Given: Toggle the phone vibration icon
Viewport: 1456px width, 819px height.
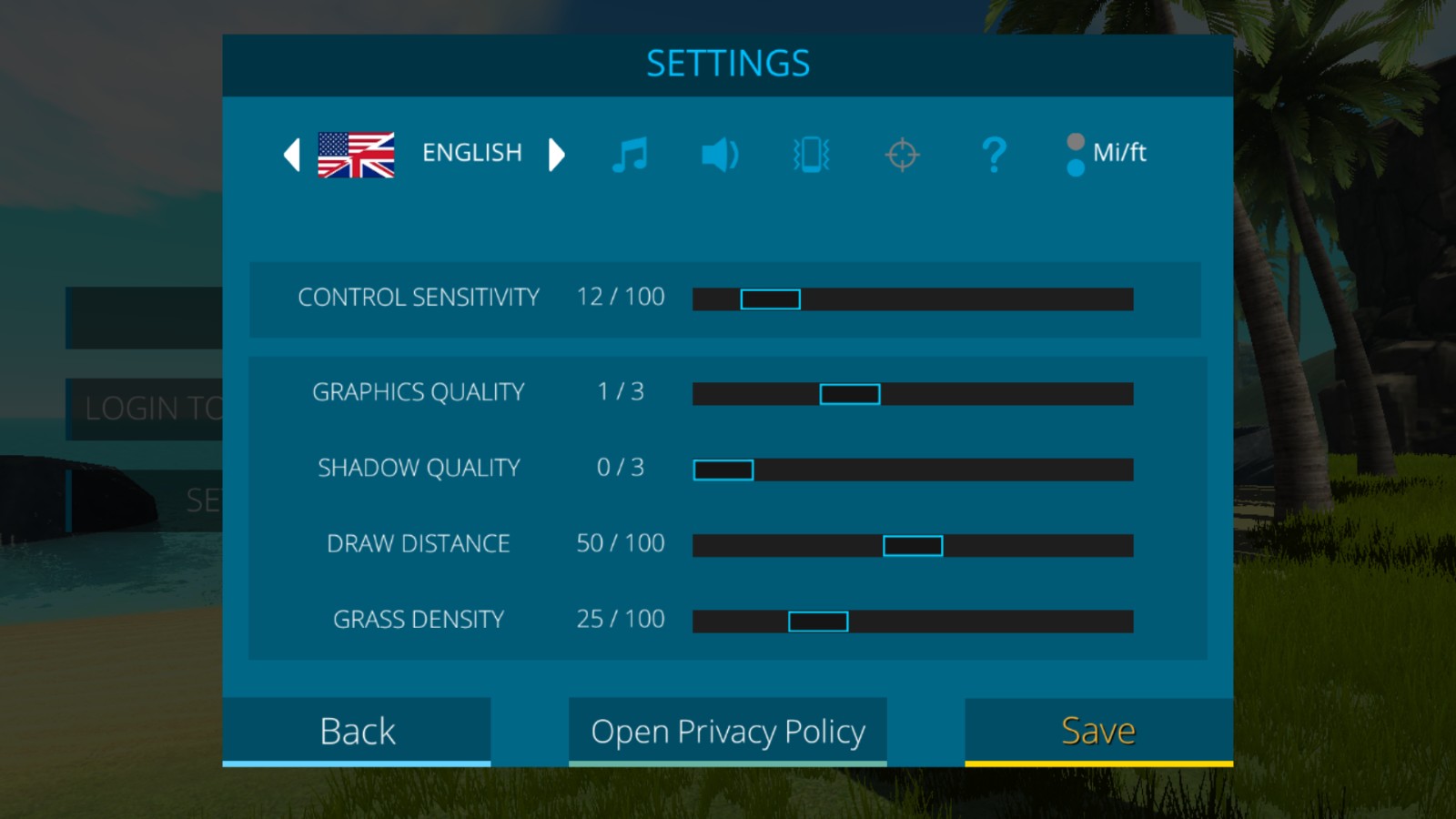Looking at the screenshot, I should 811,155.
